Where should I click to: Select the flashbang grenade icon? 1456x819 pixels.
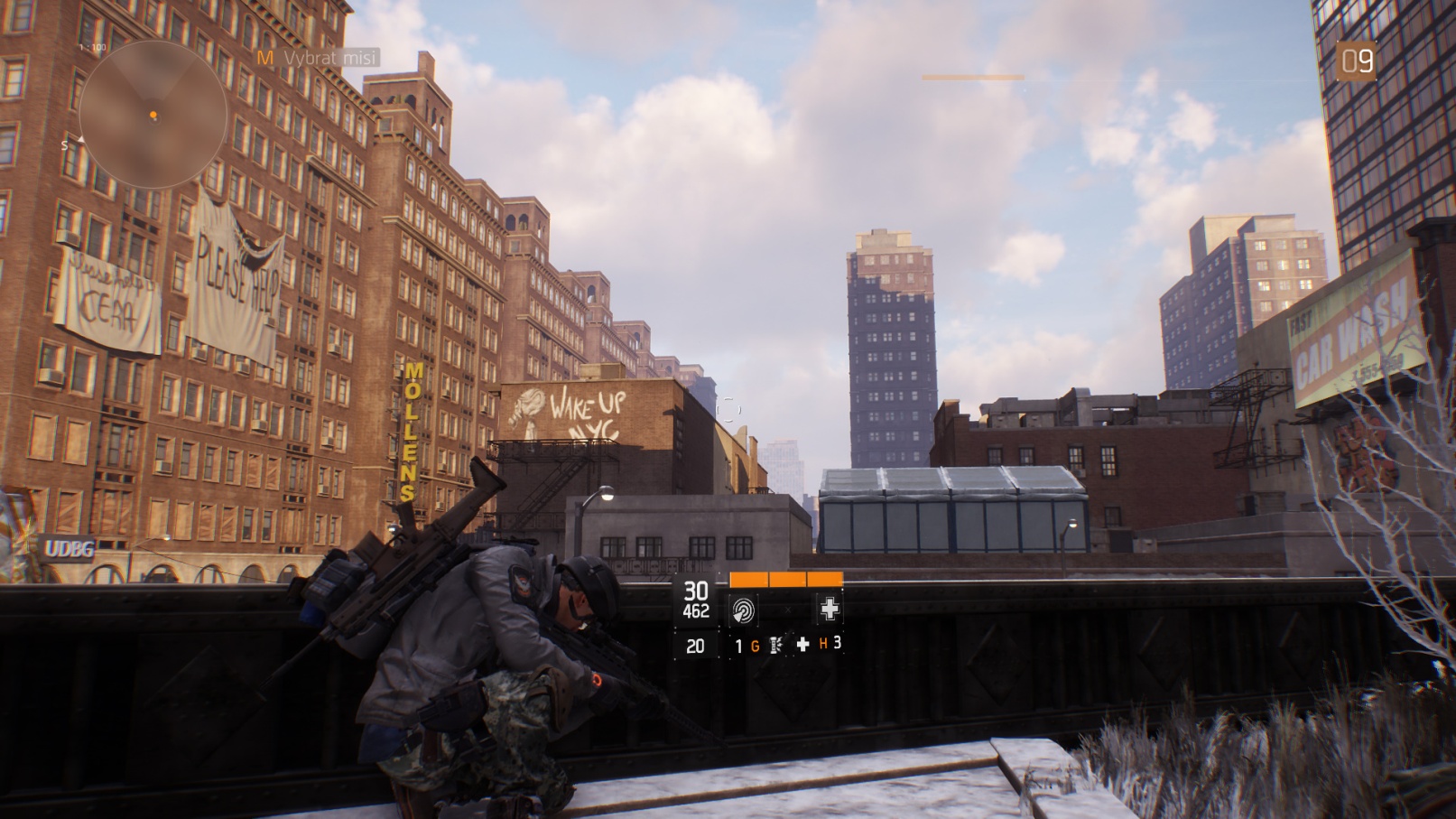click(x=776, y=645)
